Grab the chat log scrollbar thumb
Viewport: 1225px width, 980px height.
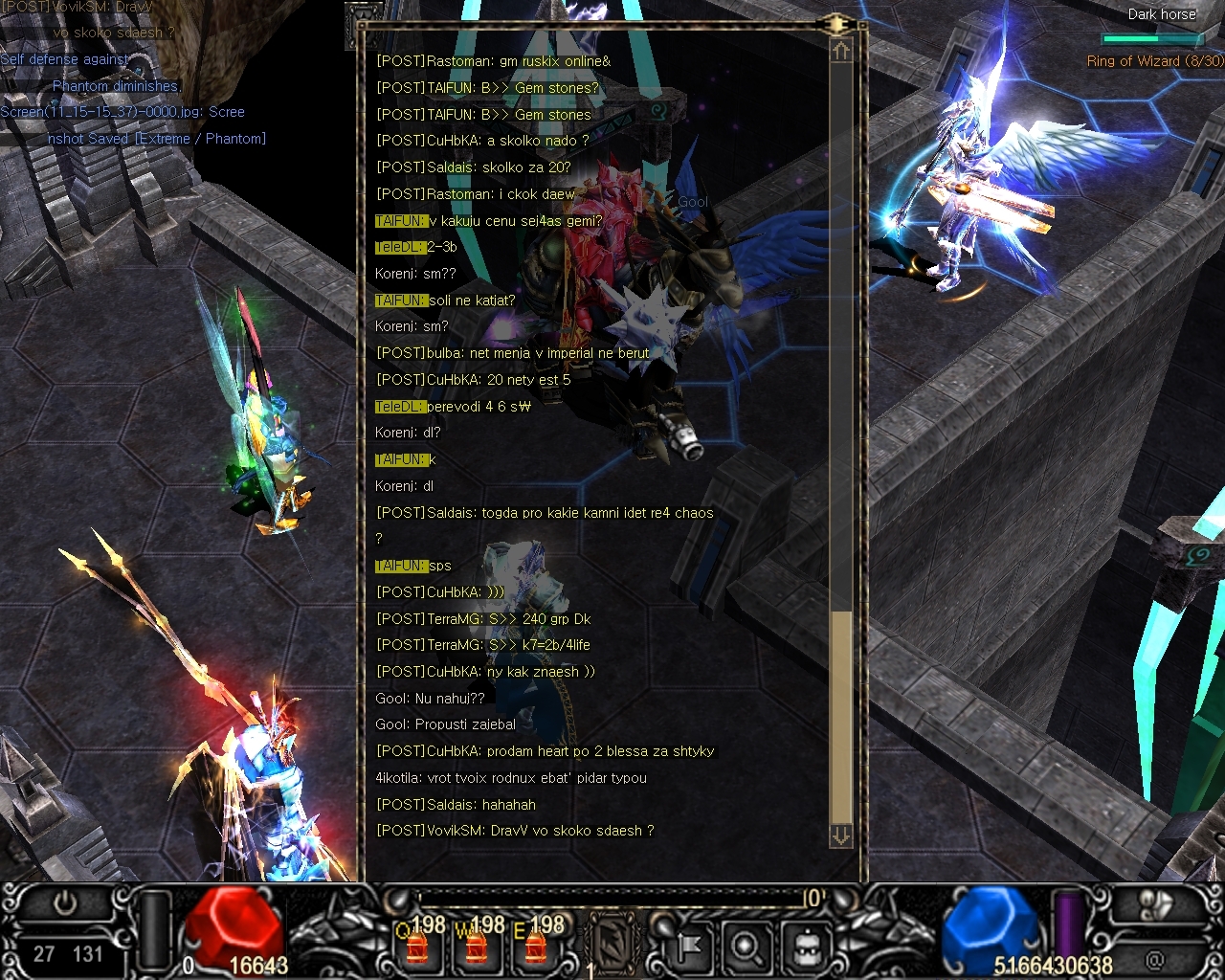(841, 716)
